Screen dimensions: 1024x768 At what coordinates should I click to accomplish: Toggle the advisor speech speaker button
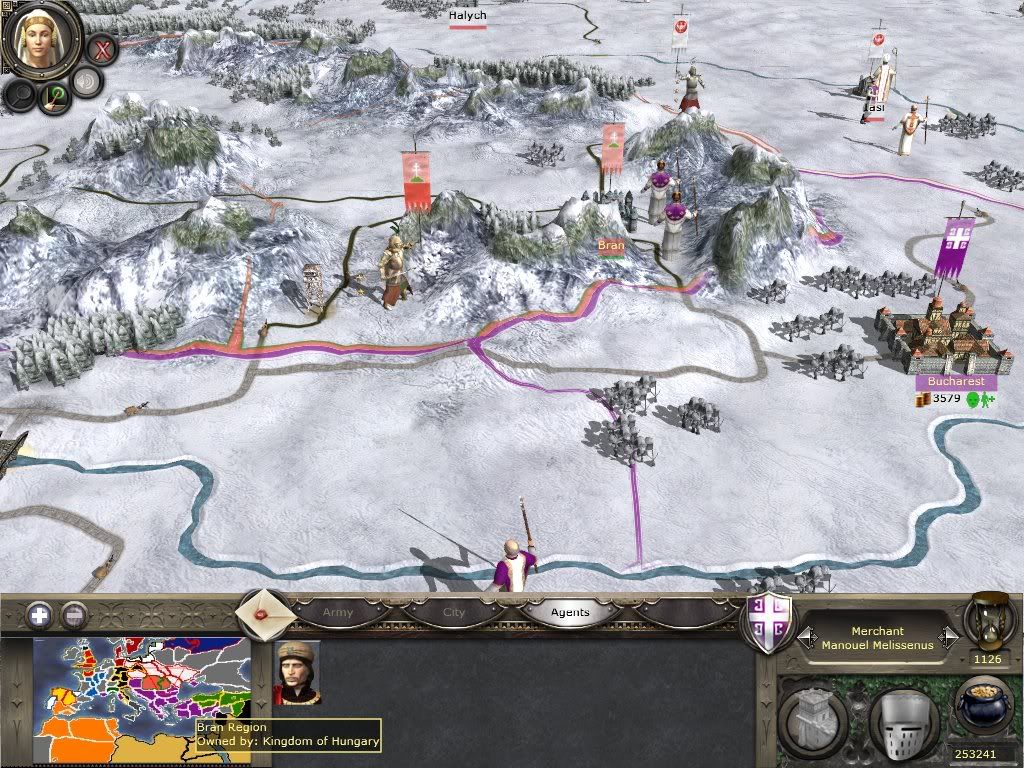88,82
